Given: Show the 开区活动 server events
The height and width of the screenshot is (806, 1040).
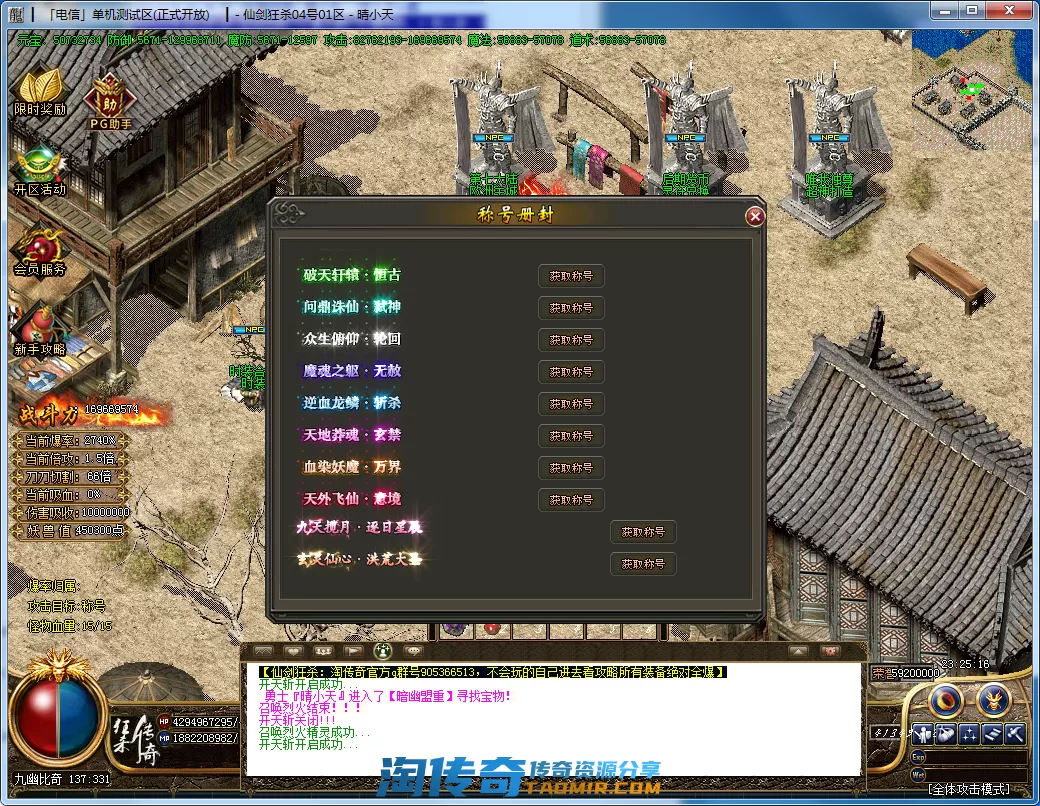Looking at the screenshot, I should click(40, 172).
